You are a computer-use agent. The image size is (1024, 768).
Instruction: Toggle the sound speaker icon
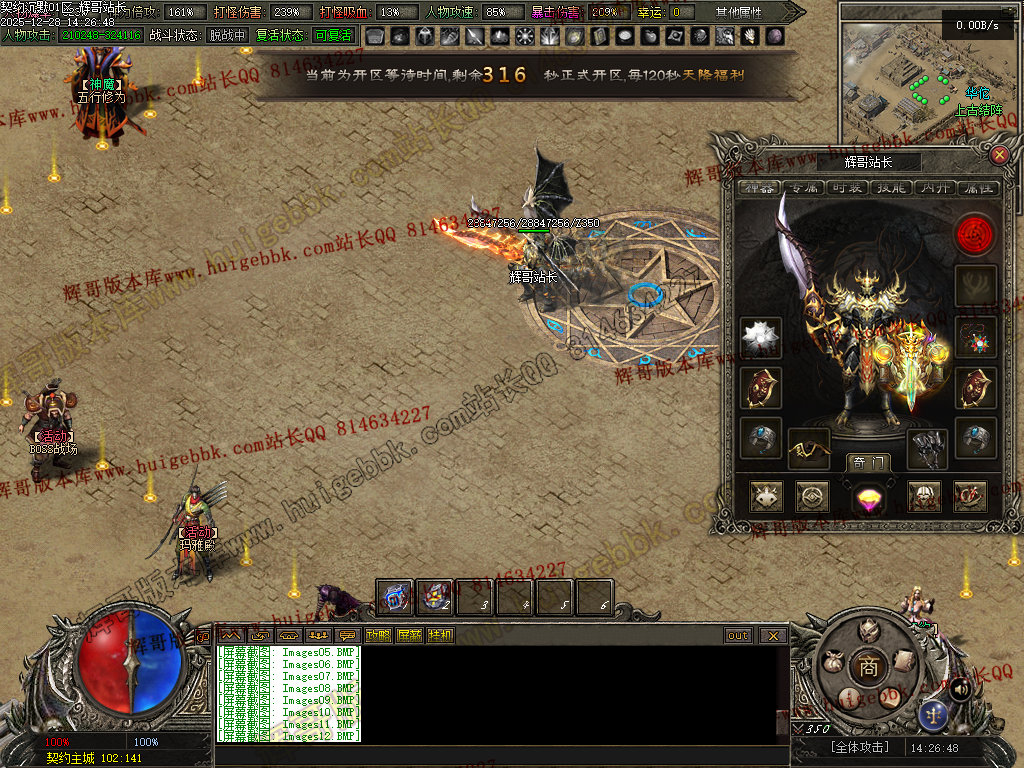pyautogui.click(x=959, y=689)
